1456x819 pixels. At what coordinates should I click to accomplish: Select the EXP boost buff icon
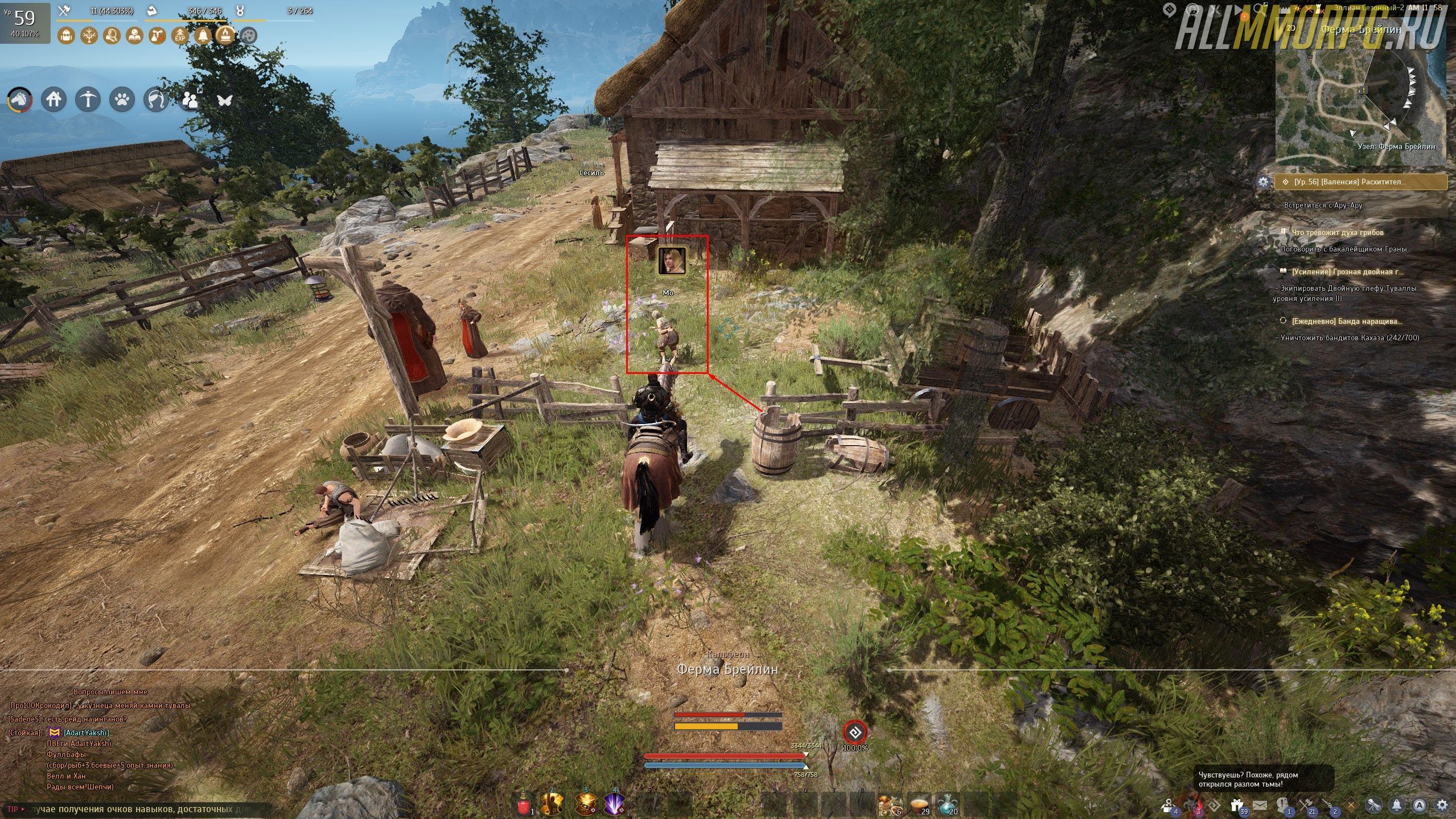[180, 36]
